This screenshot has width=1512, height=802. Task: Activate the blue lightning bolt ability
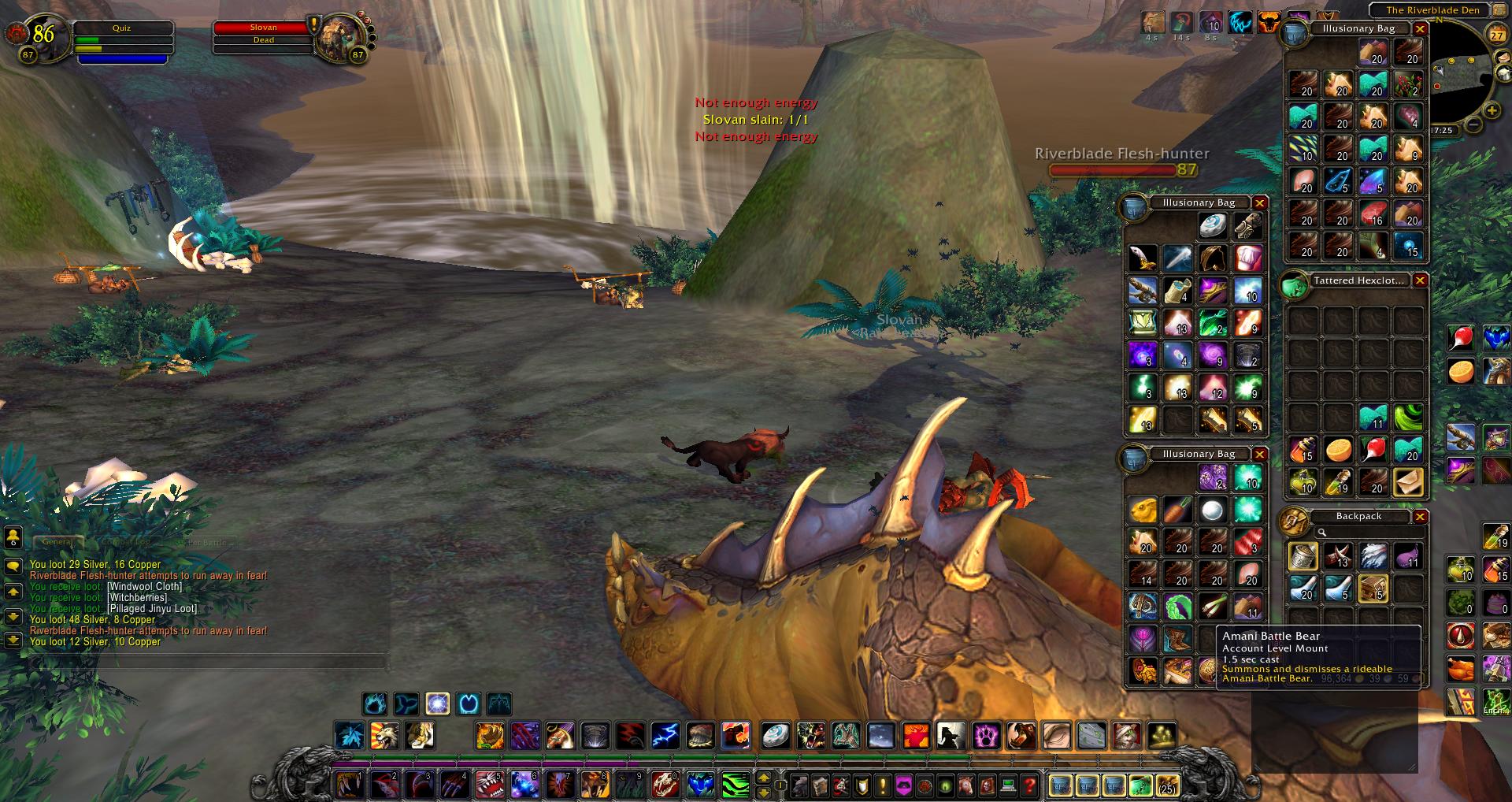665,736
